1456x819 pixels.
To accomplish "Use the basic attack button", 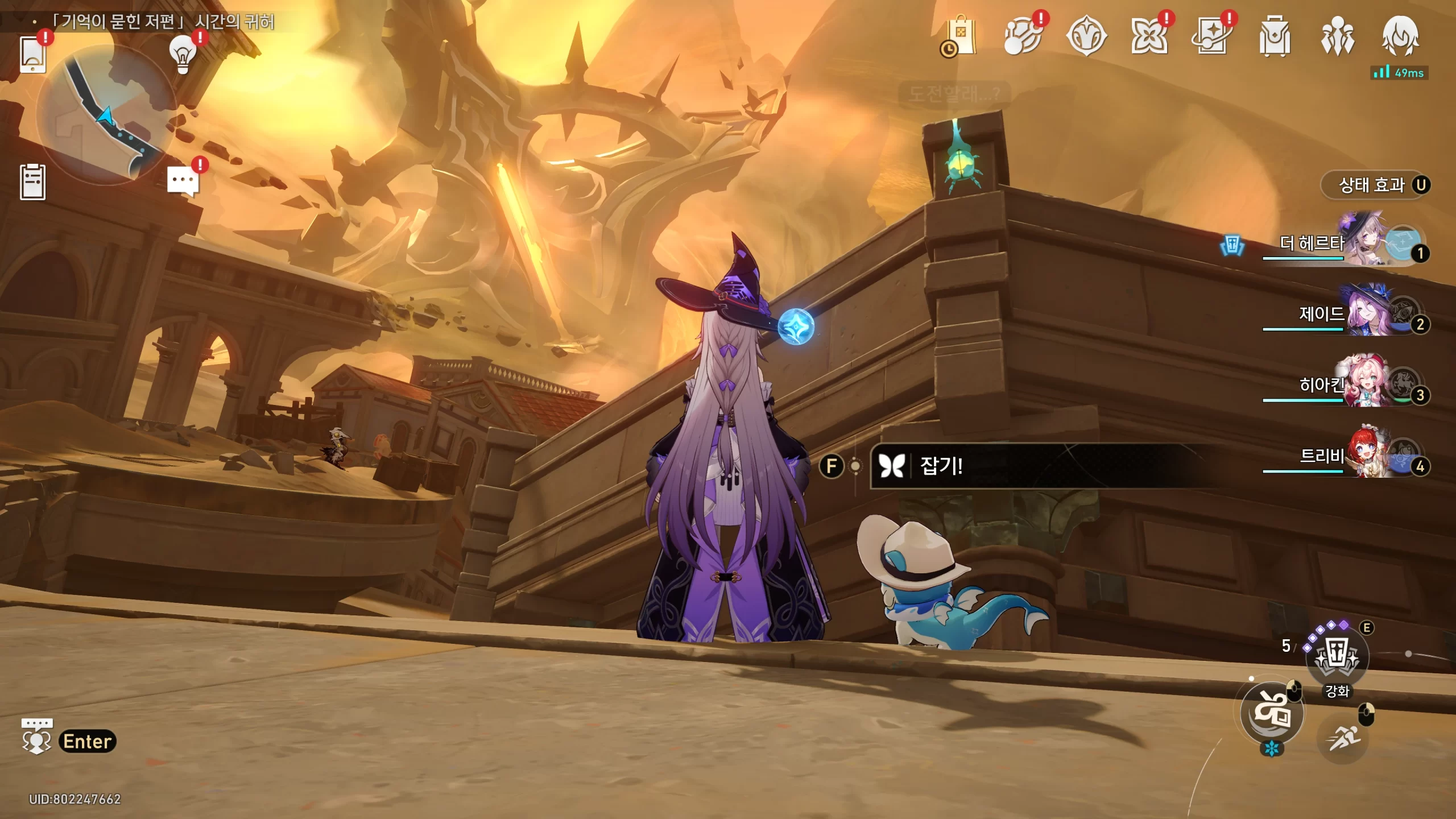I will [1272, 712].
